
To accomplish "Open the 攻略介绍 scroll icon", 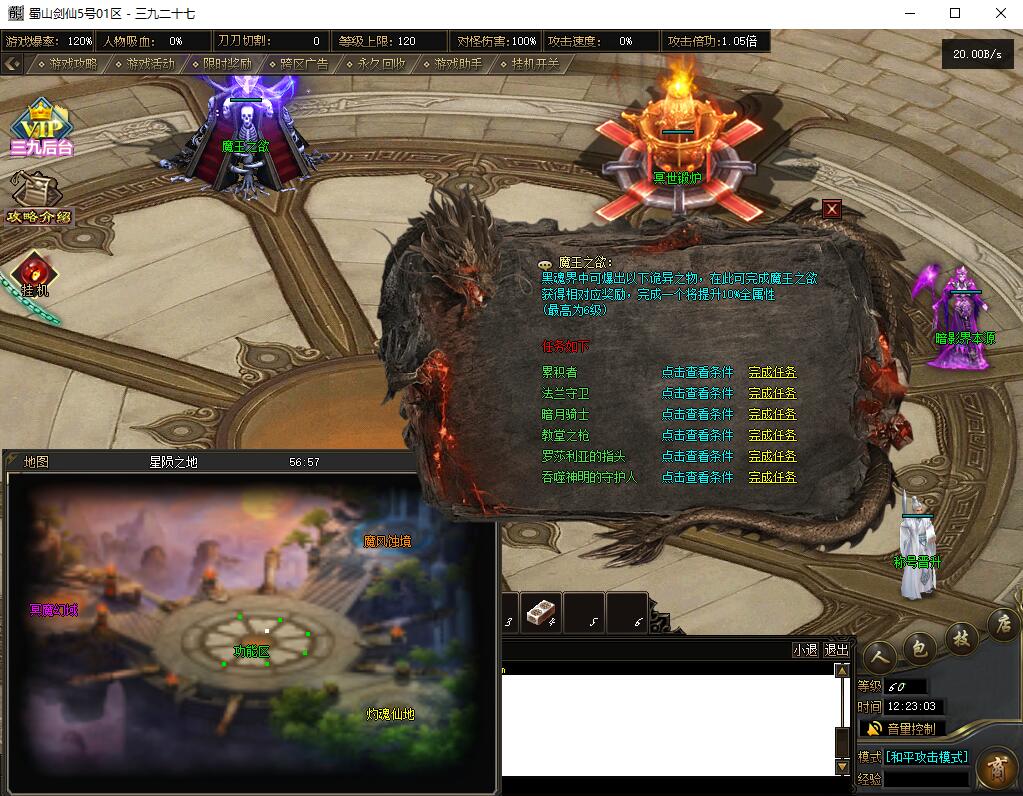I will 39,198.
